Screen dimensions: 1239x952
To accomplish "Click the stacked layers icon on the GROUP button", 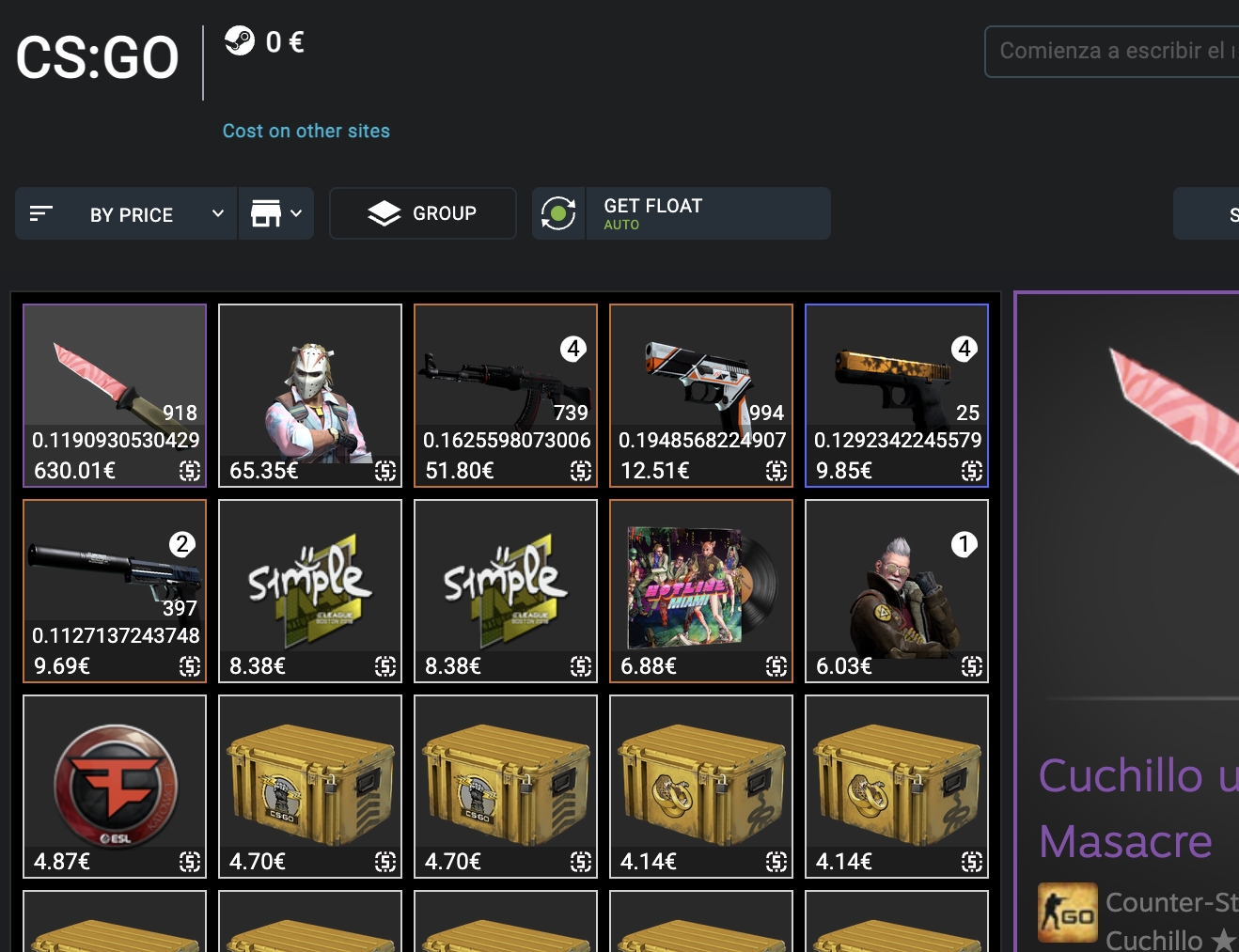I will (x=385, y=212).
